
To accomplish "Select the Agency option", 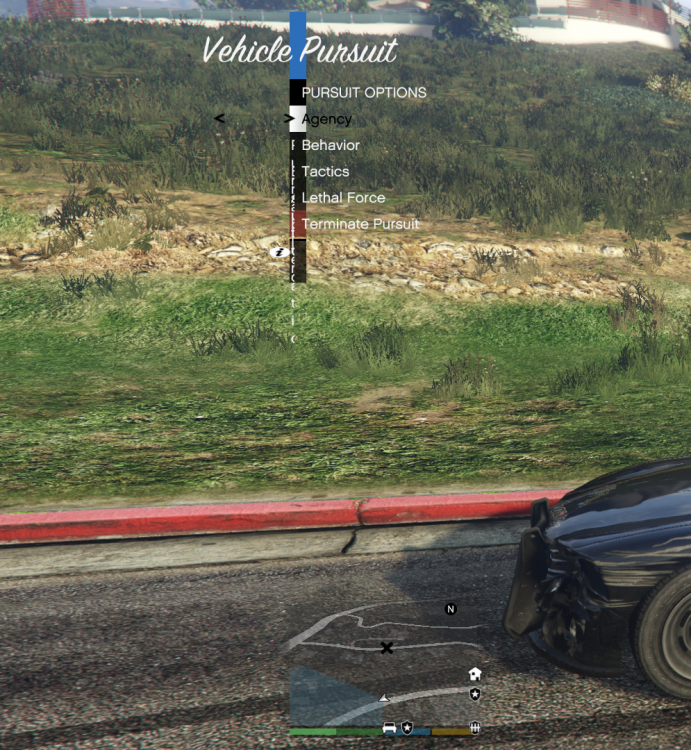I will 327,119.
